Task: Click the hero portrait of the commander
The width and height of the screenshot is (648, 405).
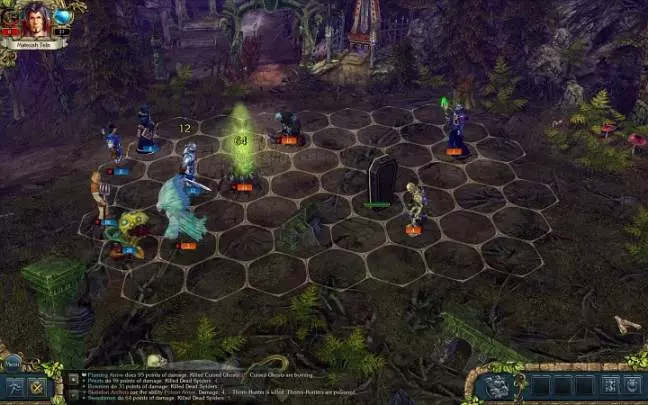Action: tap(35, 20)
